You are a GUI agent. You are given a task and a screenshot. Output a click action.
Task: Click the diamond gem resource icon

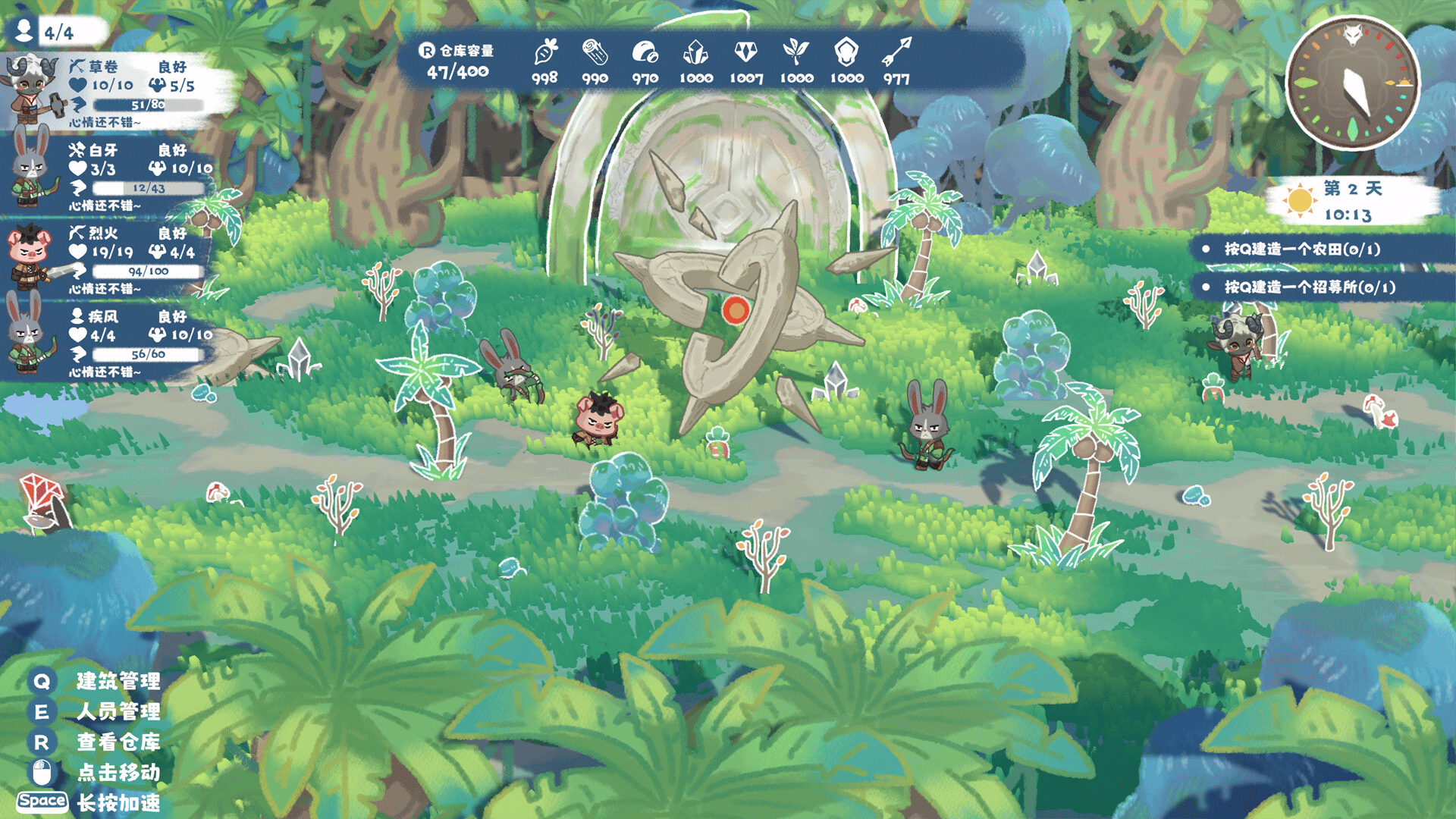click(746, 52)
